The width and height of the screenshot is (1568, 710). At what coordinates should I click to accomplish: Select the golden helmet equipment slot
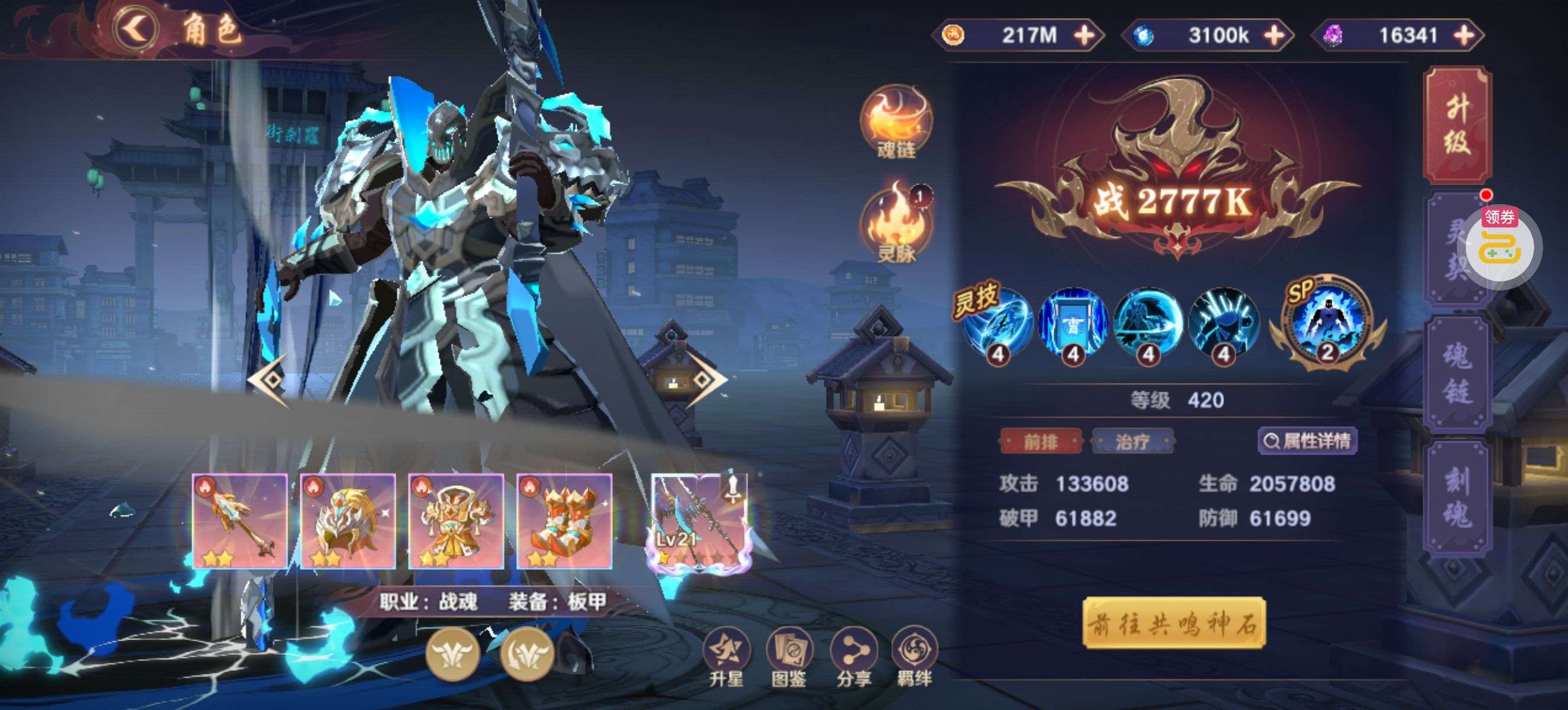pos(348,521)
